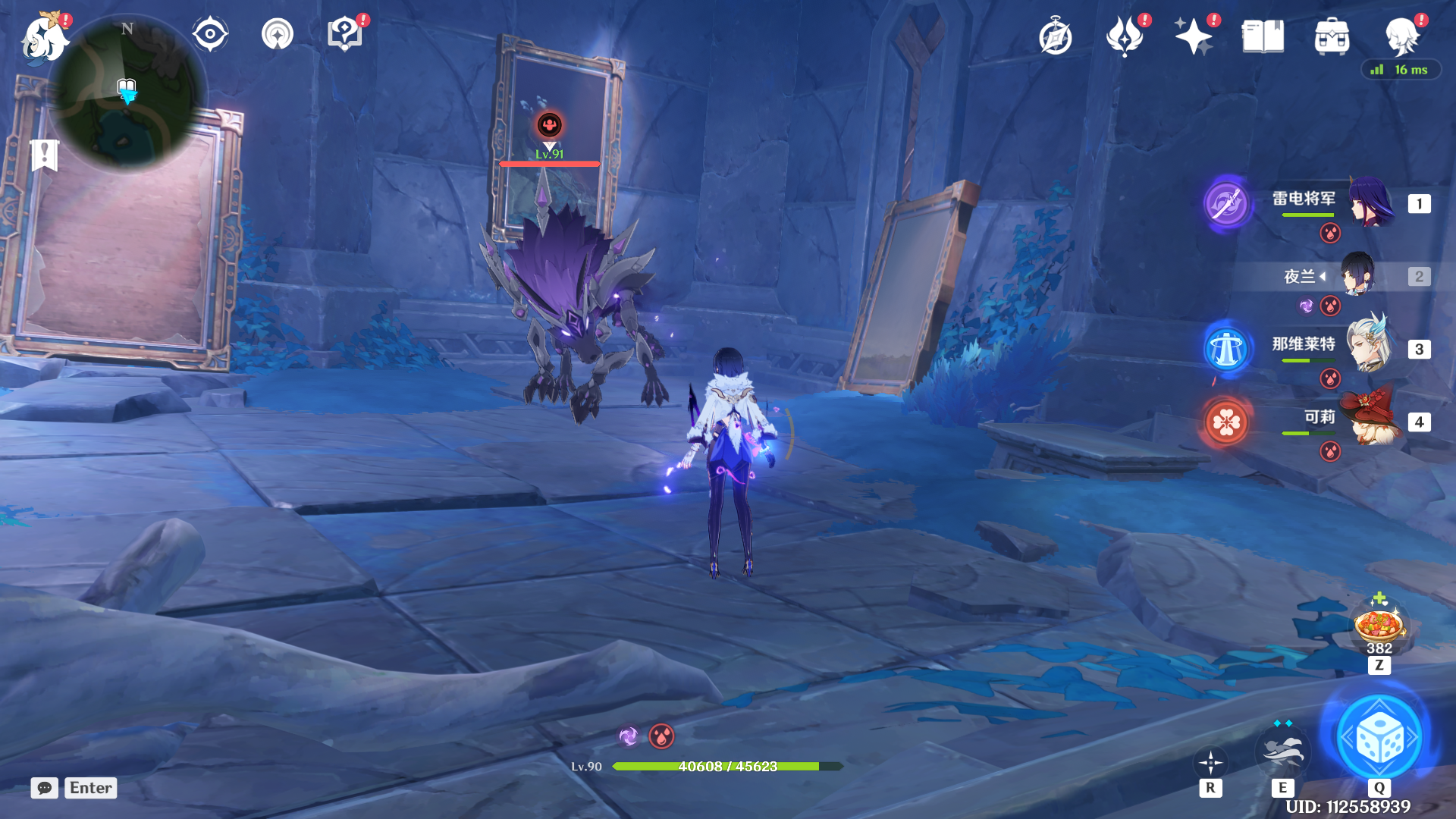Open the circular minimap
This screenshot has height=819, width=1456.
point(127,93)
